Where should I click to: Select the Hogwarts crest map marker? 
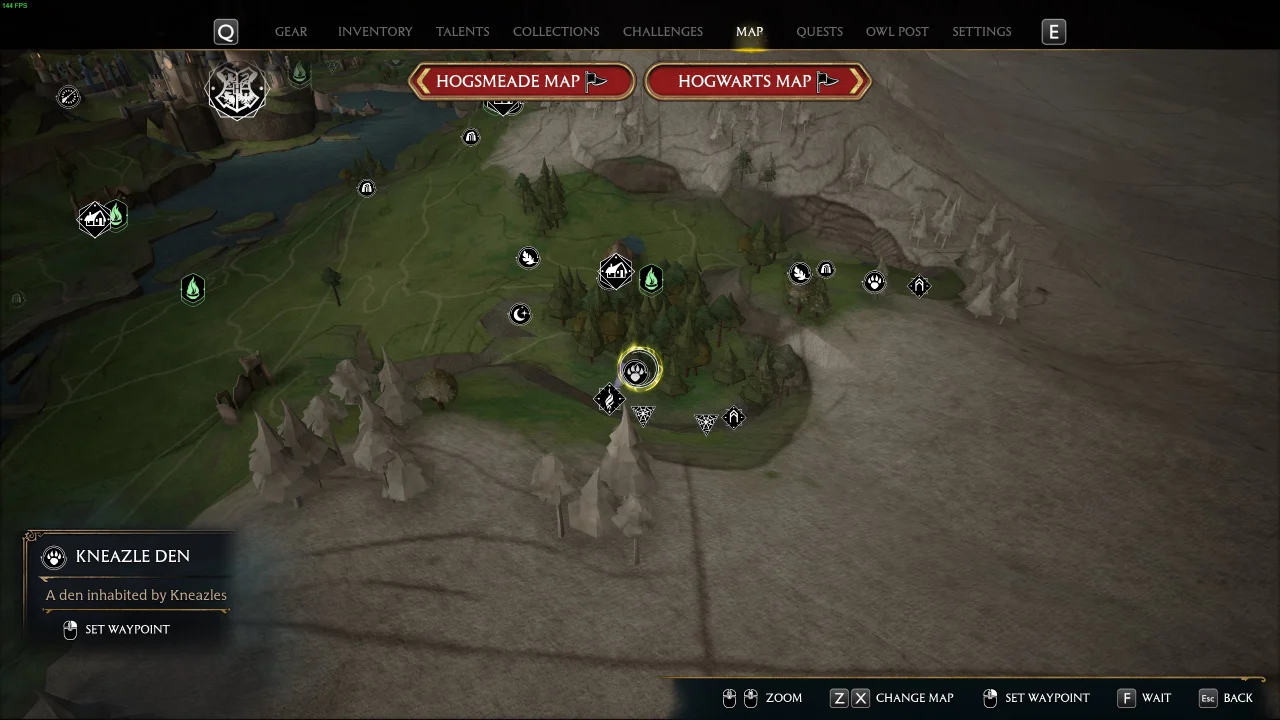[x=237, y=91]
